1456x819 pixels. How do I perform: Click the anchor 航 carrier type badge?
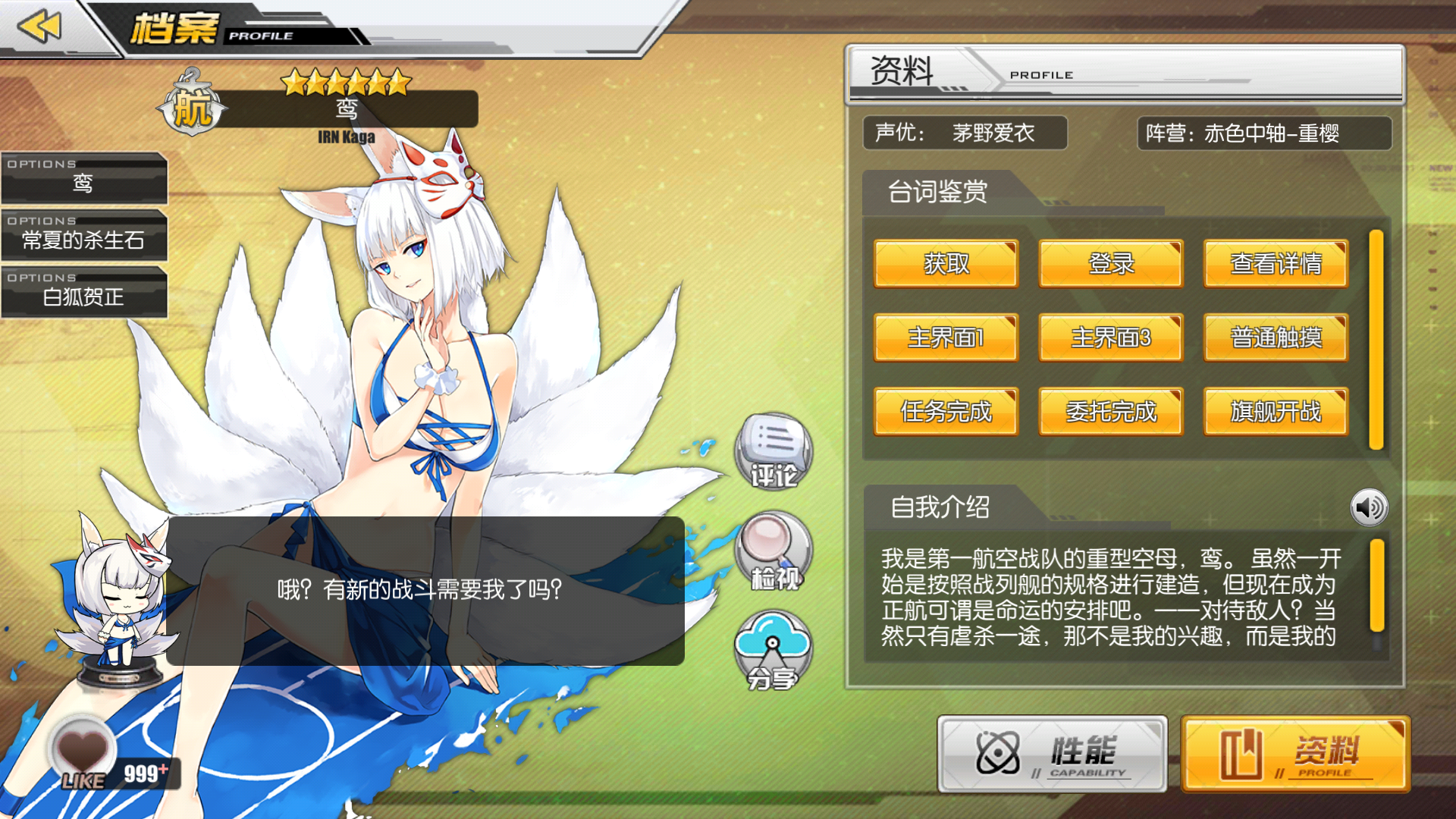coord(193,106)
